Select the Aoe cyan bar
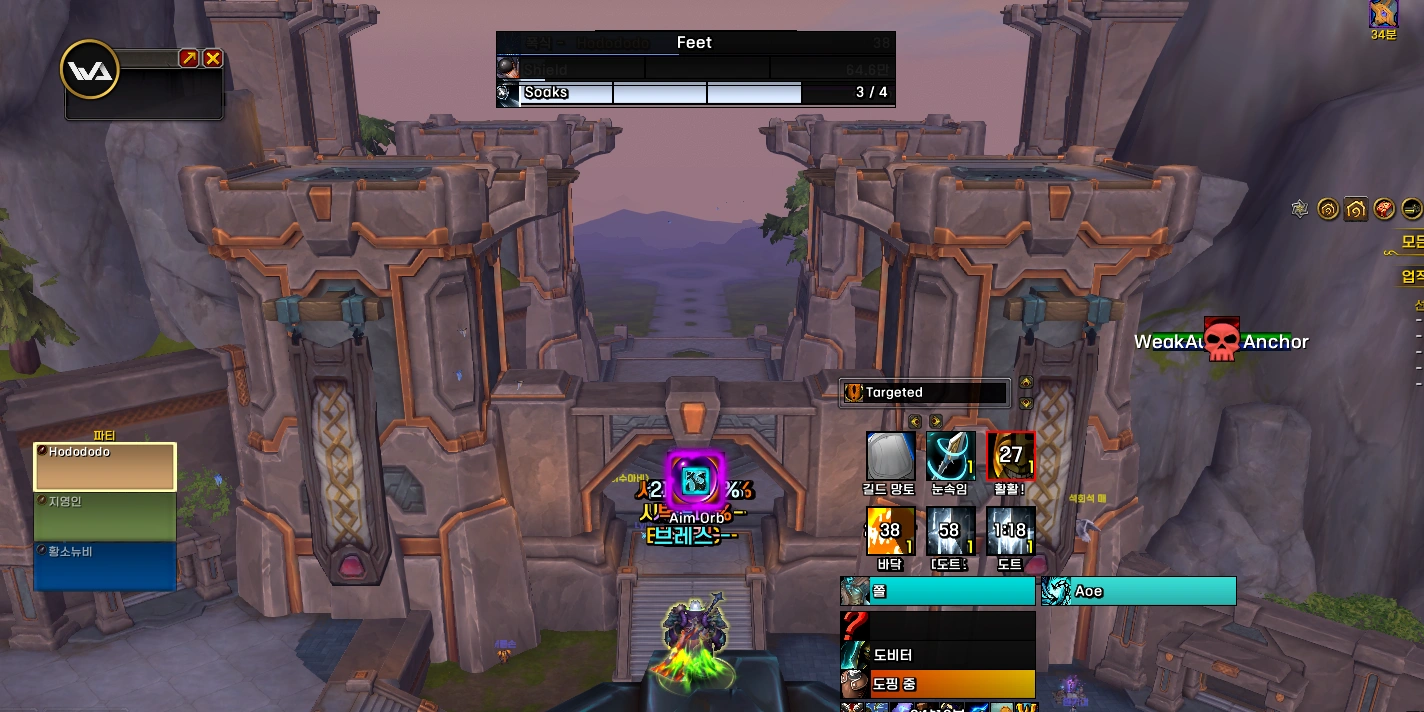 click(x=1138, y=591)
